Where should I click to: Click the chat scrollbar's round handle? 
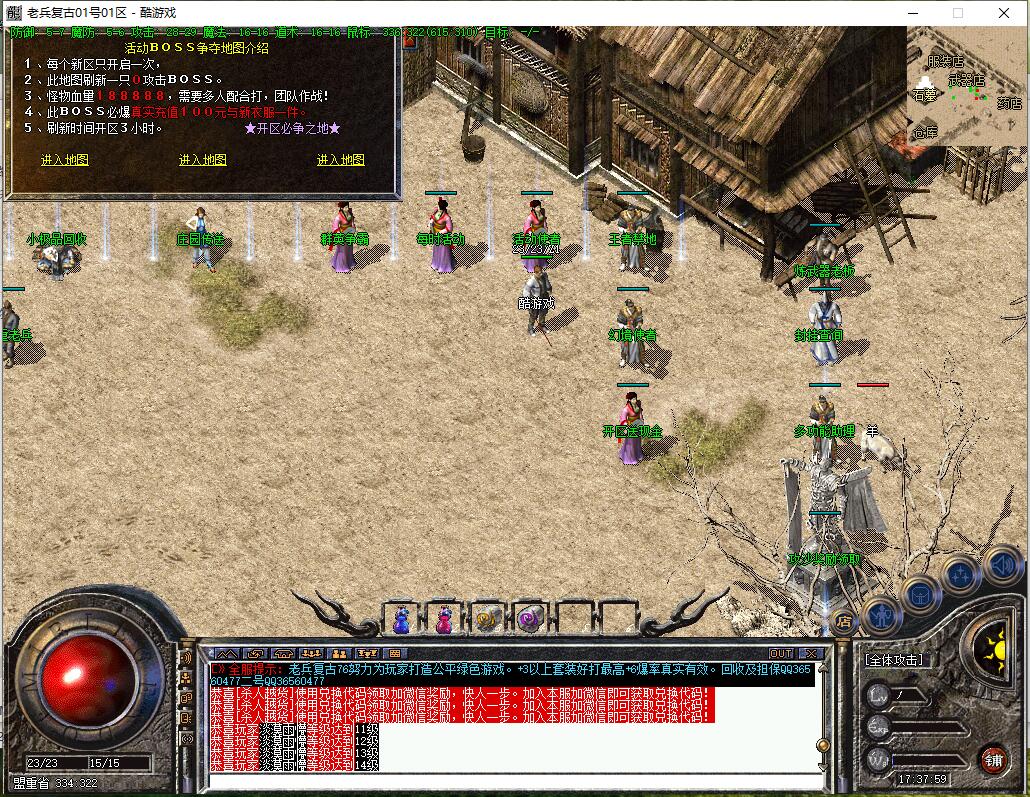coord(822,745)
